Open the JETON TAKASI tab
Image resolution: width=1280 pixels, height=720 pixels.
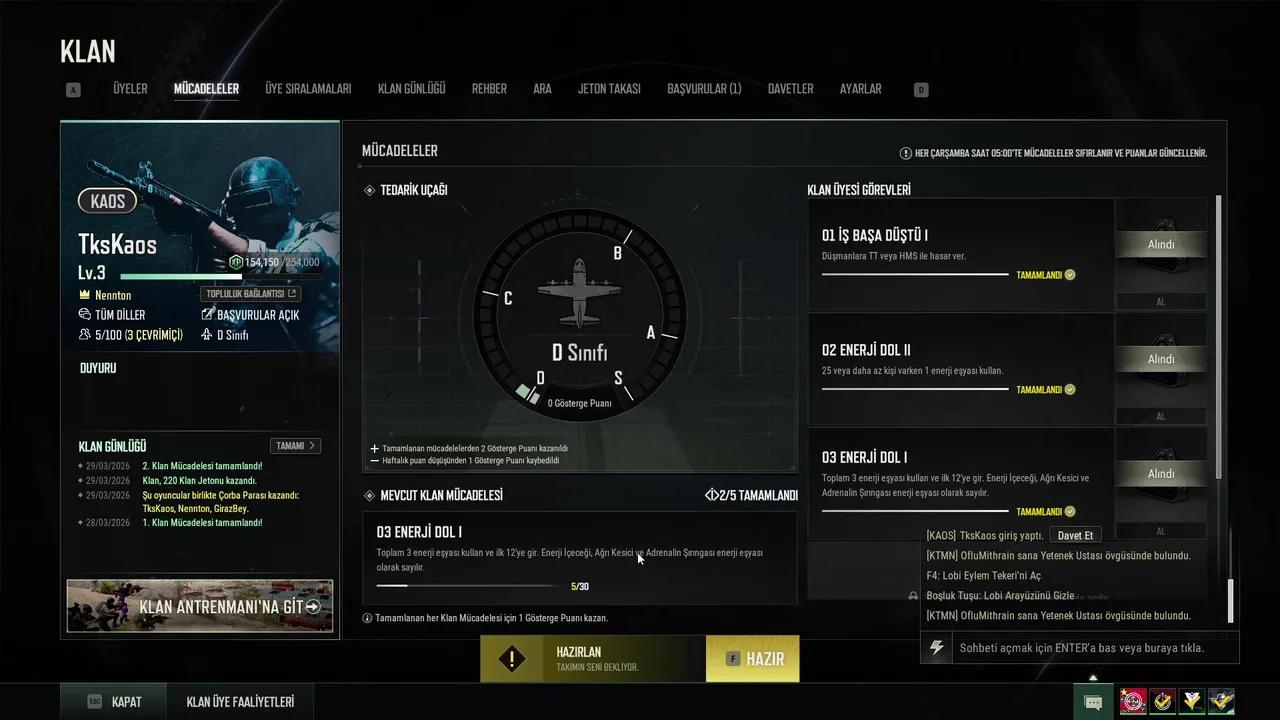pos(609,88)
